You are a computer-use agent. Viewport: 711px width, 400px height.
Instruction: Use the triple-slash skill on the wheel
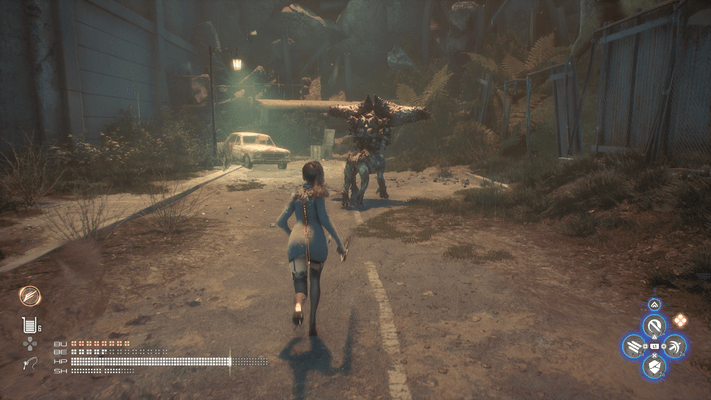[x=633, y=346]
